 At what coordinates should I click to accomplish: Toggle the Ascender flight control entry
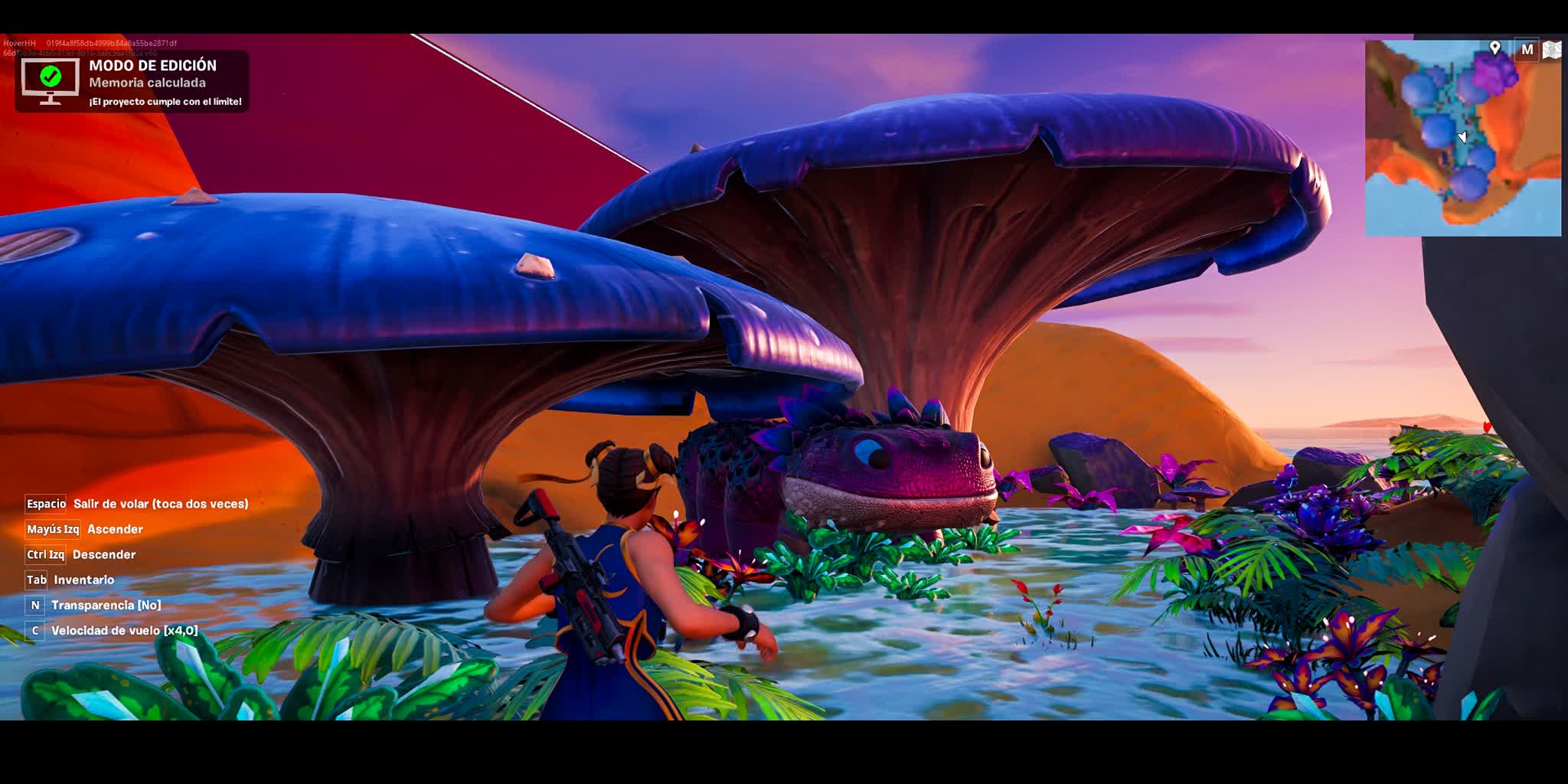click(115, 530)
